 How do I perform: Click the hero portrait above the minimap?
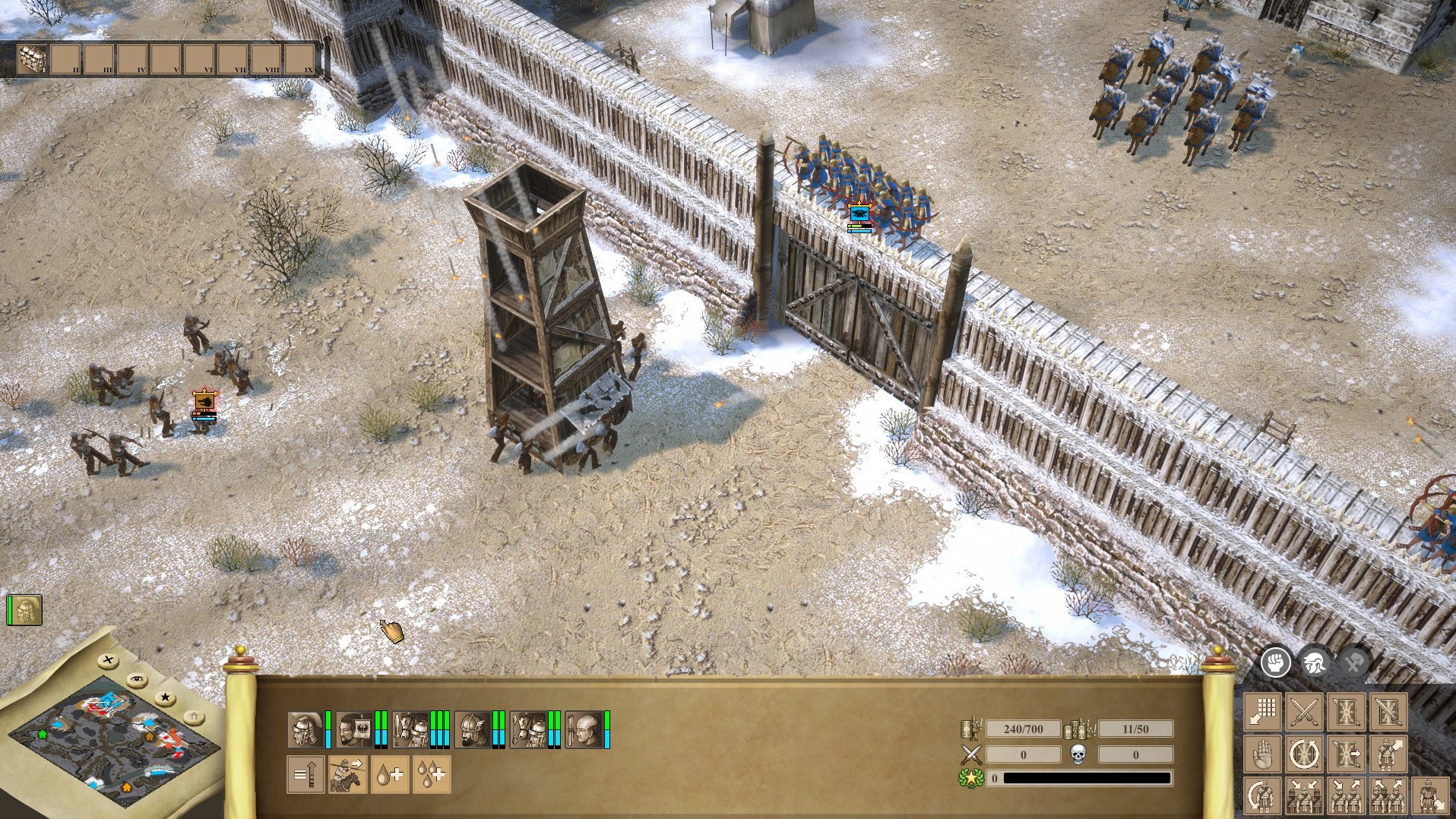26,609
